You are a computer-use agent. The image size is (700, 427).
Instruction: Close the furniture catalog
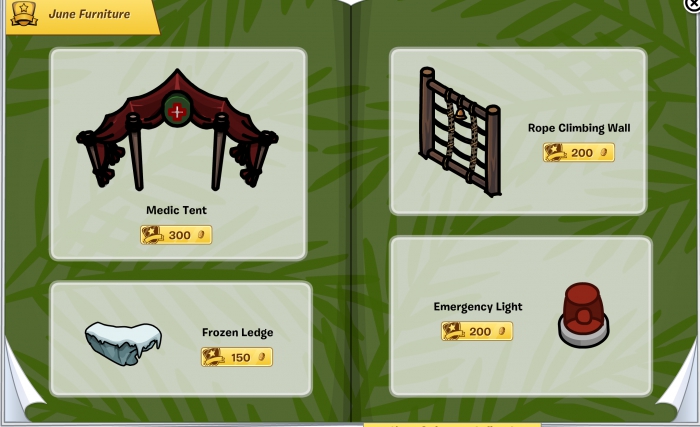pos(692,5)
